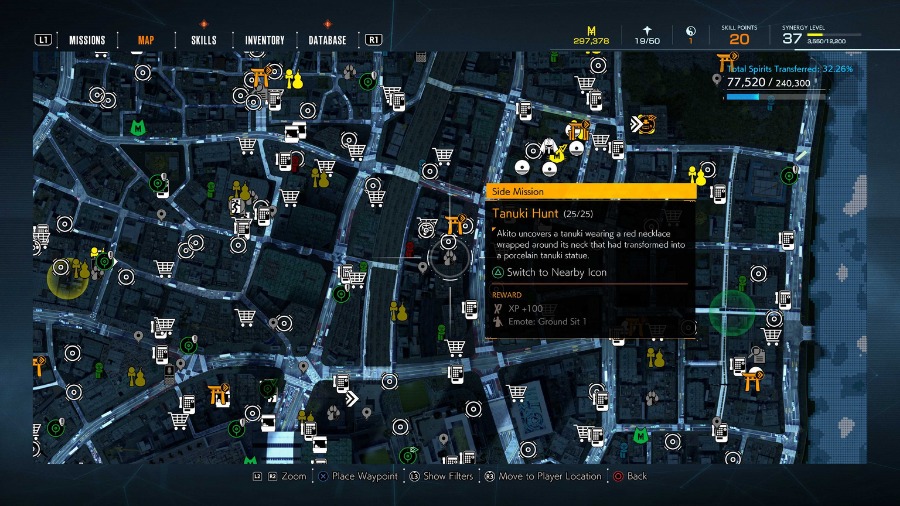
Task: Select the tanuki marker inside the map cursor
Action: coord(449,257)
